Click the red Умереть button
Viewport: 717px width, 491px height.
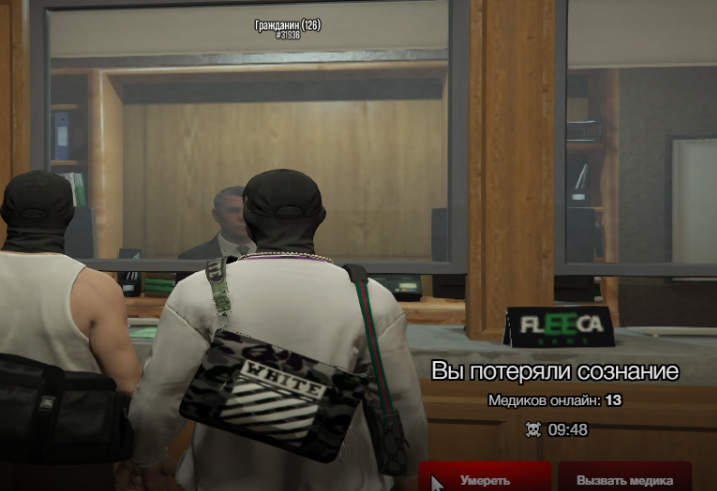click(485, 479)
